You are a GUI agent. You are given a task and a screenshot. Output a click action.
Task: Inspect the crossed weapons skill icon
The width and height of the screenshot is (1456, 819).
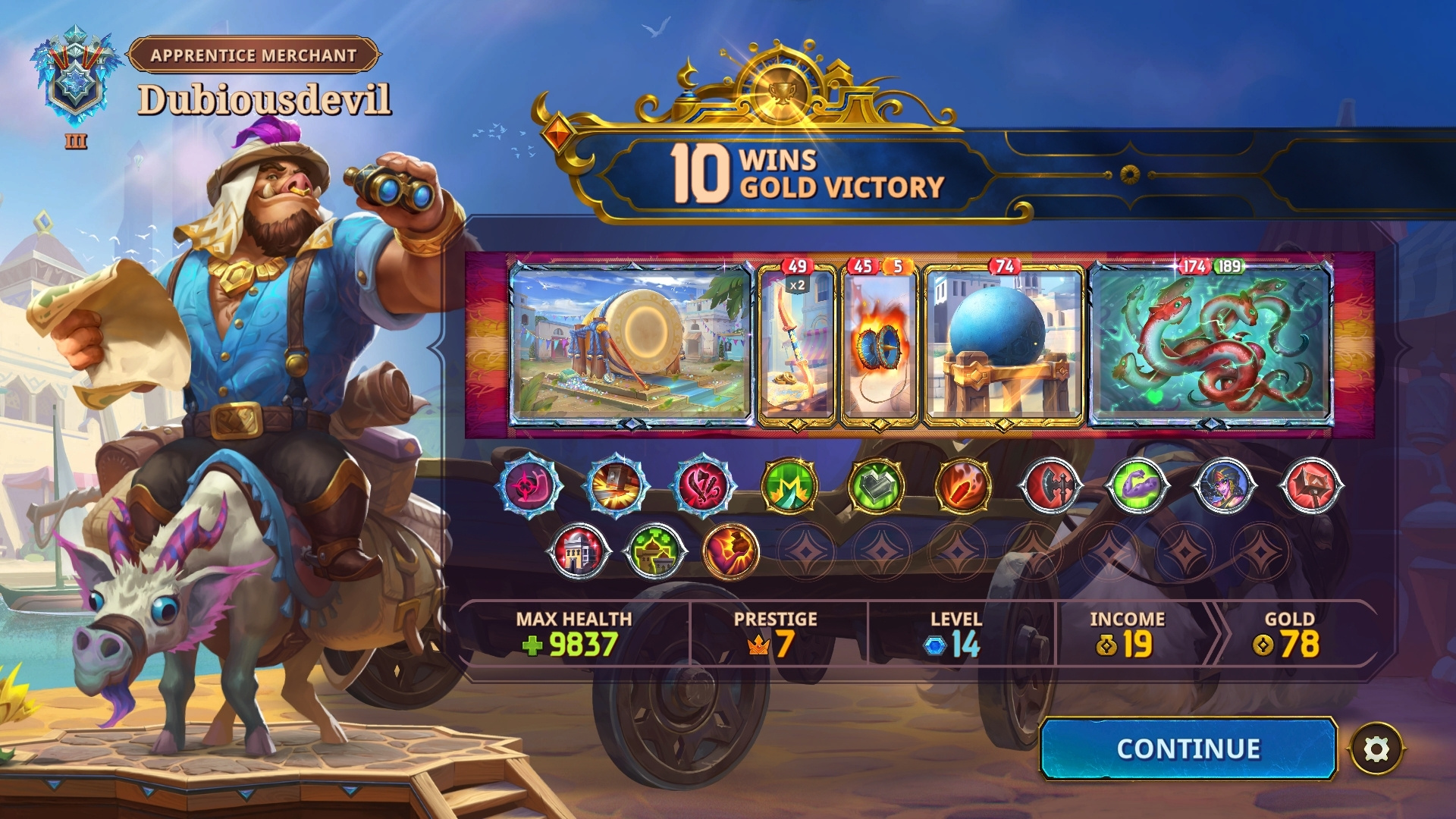coord(703,486)
